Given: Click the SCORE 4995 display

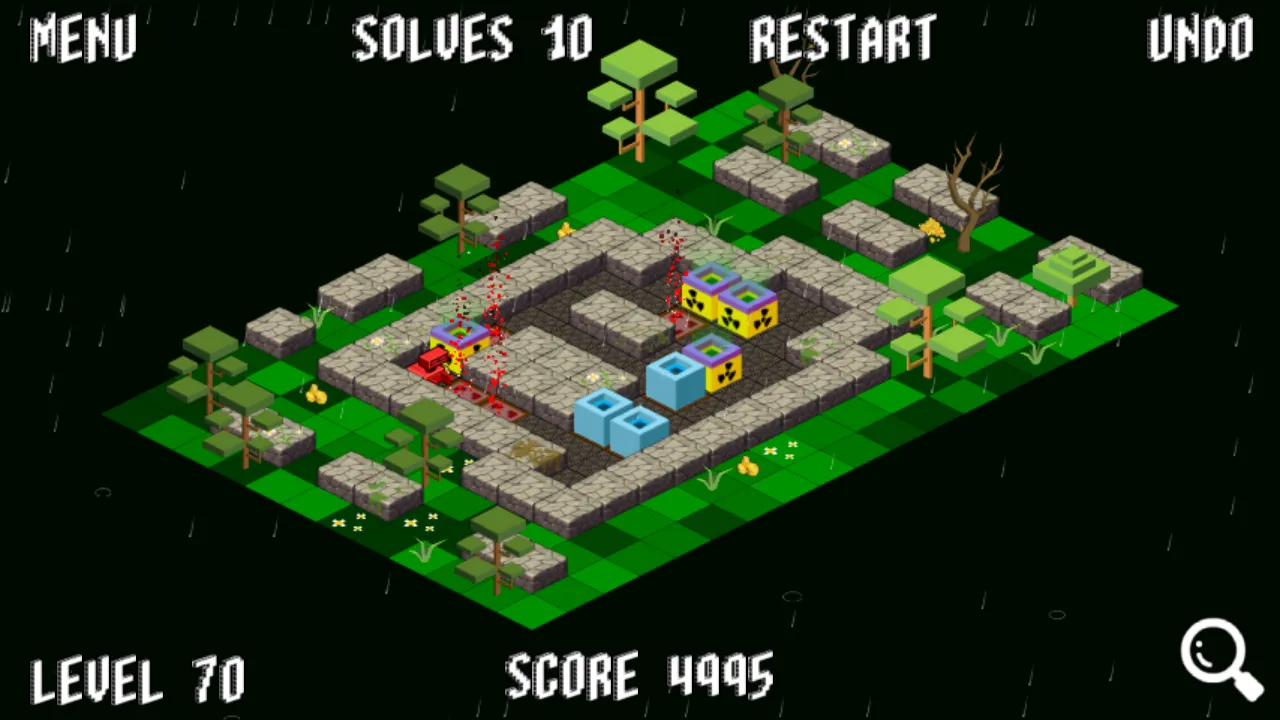Looking at the screenshot, I should [x=640, y=677].
